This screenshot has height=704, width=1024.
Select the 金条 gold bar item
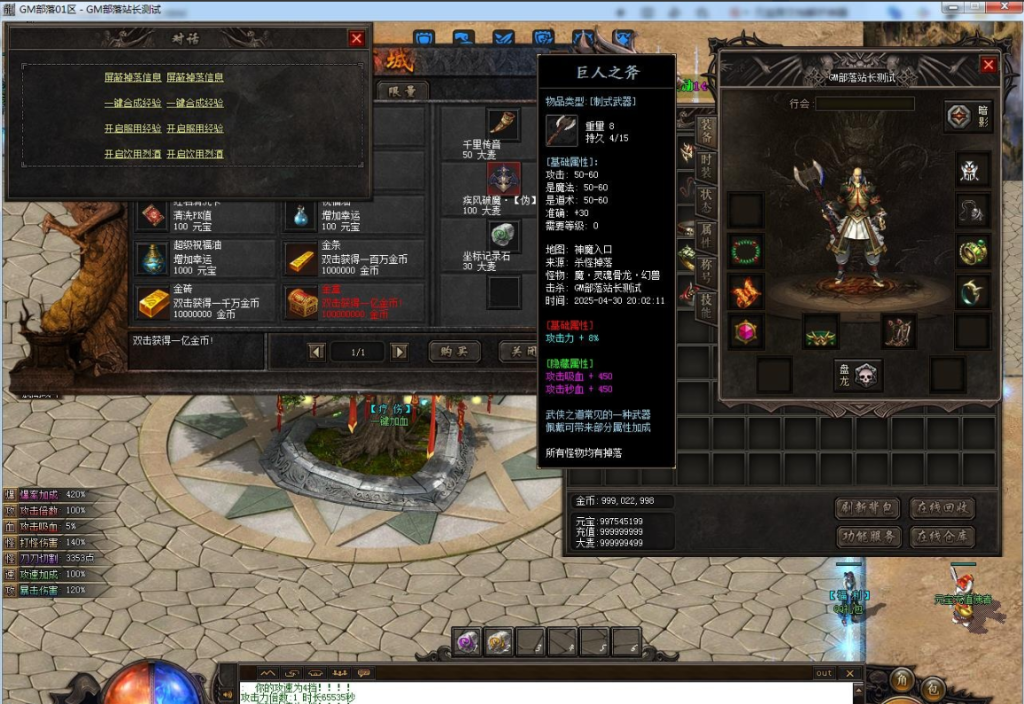[x=301, y=259]
